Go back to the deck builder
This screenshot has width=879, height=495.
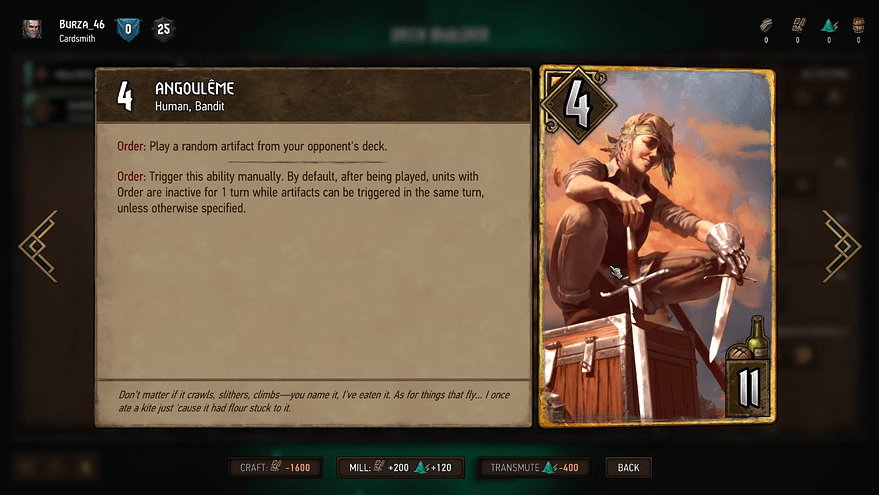(628, 467)
